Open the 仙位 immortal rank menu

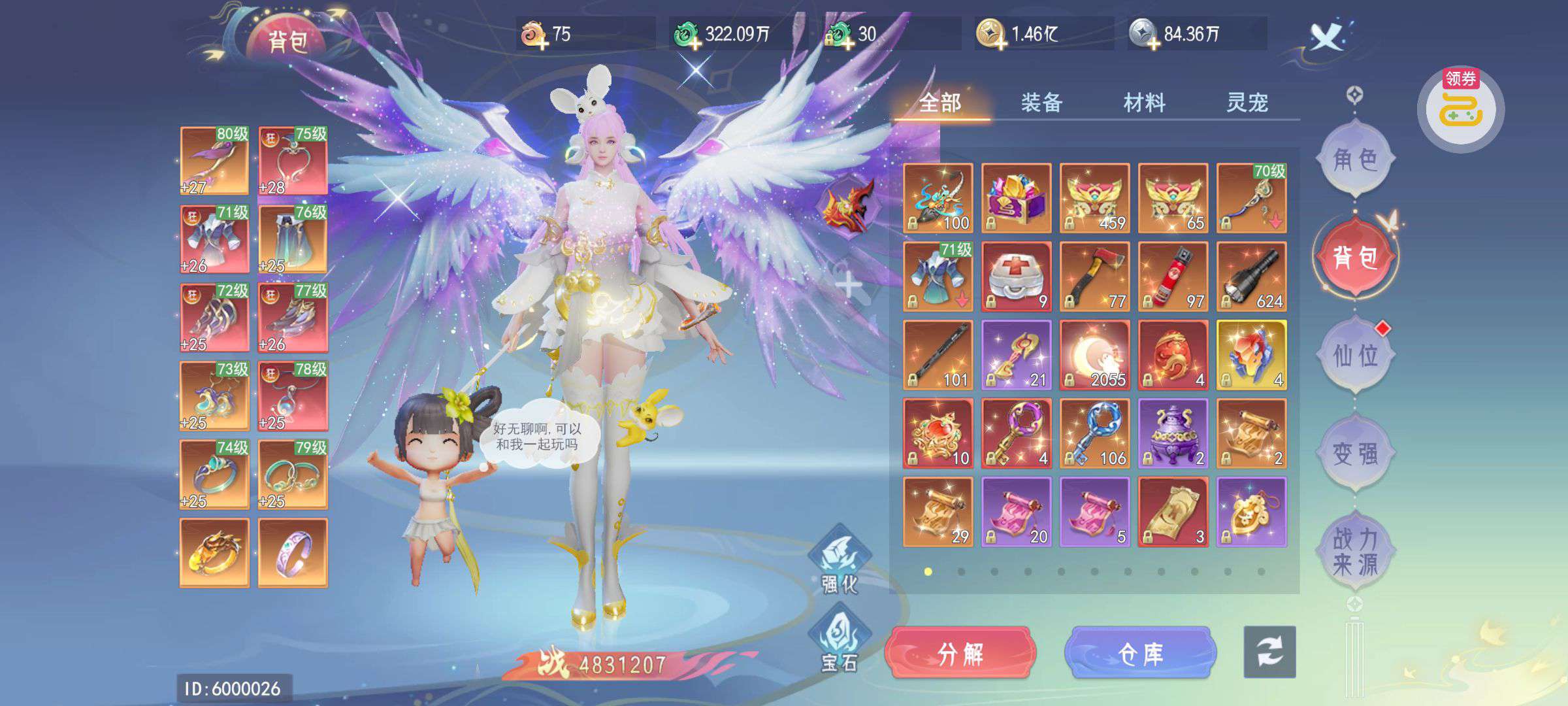pos(1355,356)
